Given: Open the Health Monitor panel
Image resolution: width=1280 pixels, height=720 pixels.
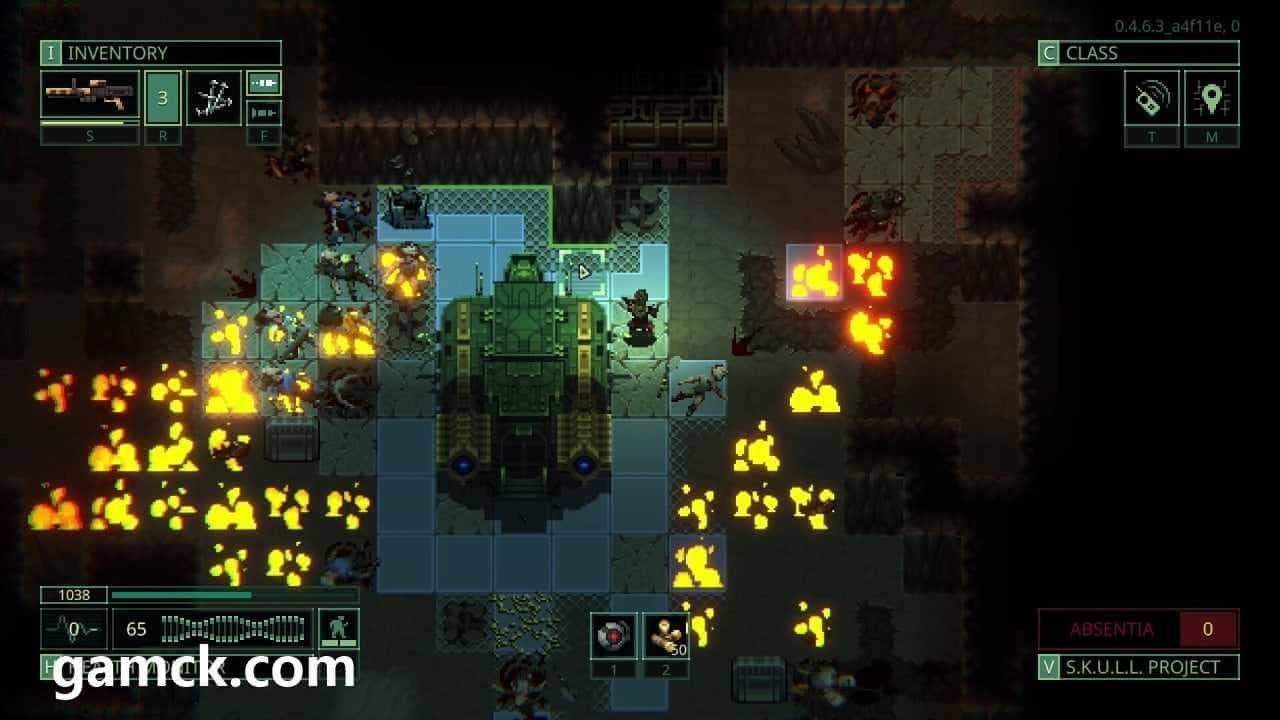Looking at the screenshot, I should tap(150, 666).
